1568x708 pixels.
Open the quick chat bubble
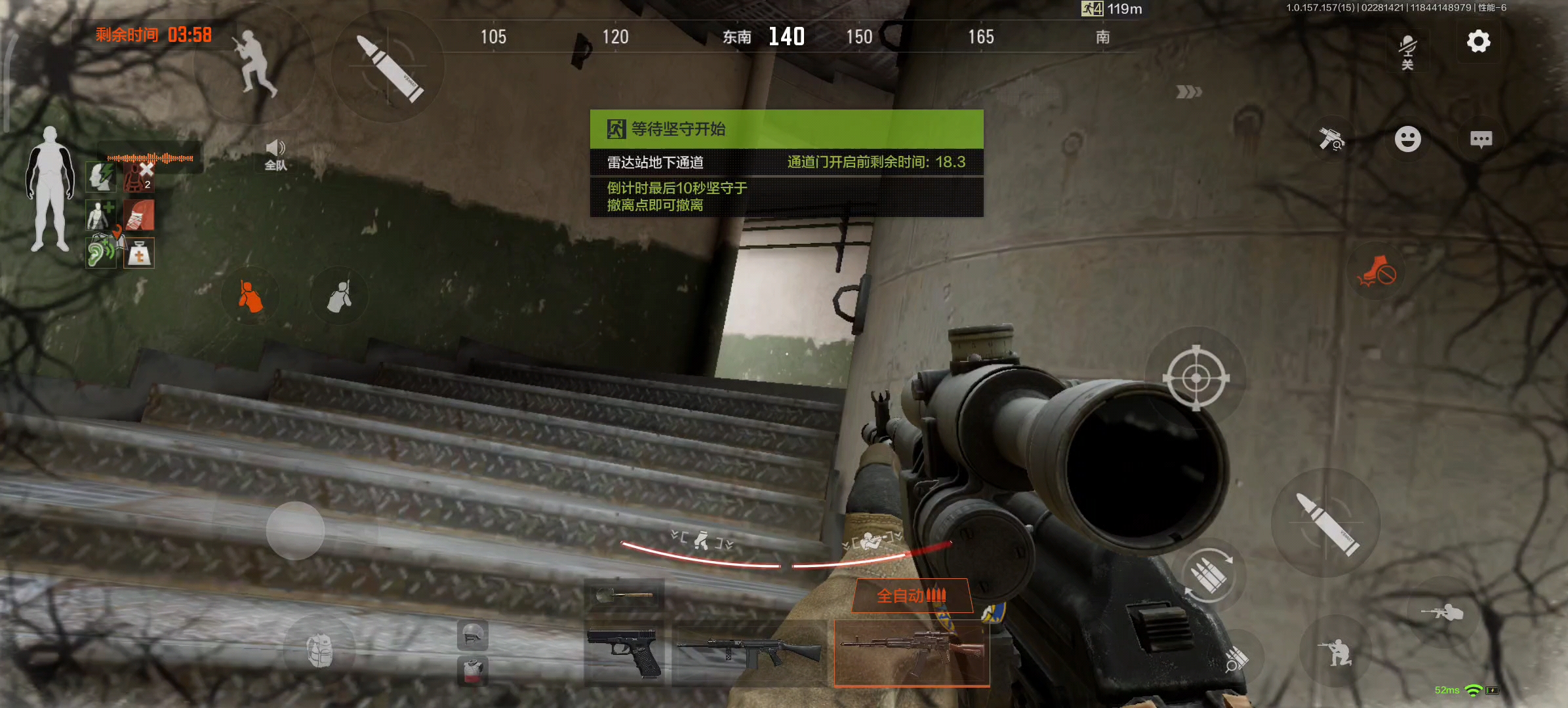[x=1481, y=139]
